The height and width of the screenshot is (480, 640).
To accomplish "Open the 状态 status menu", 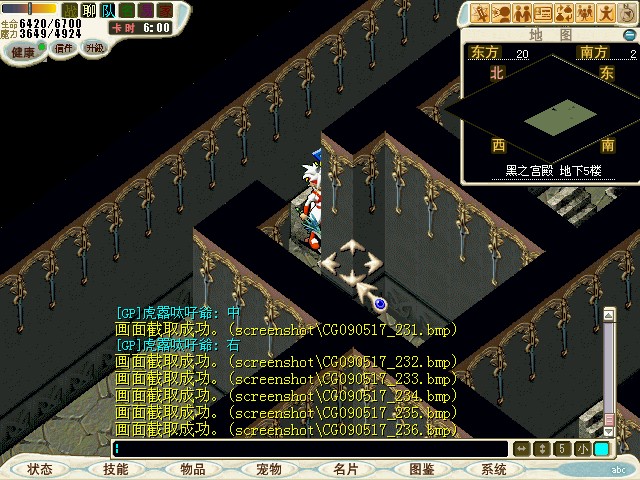I will pyautogui.click(x=40, y=468).
